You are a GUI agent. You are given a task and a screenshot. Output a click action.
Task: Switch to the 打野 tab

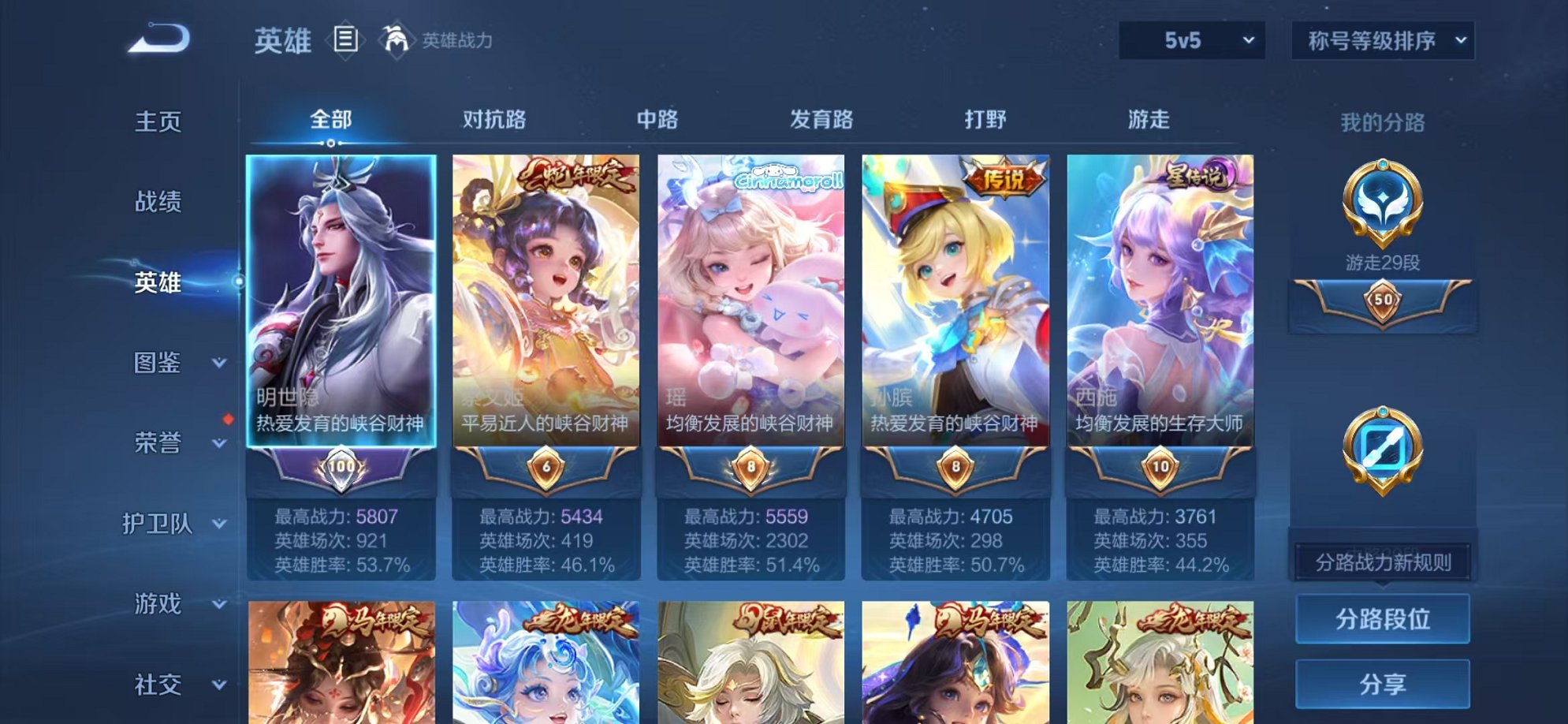pos(986,118)
